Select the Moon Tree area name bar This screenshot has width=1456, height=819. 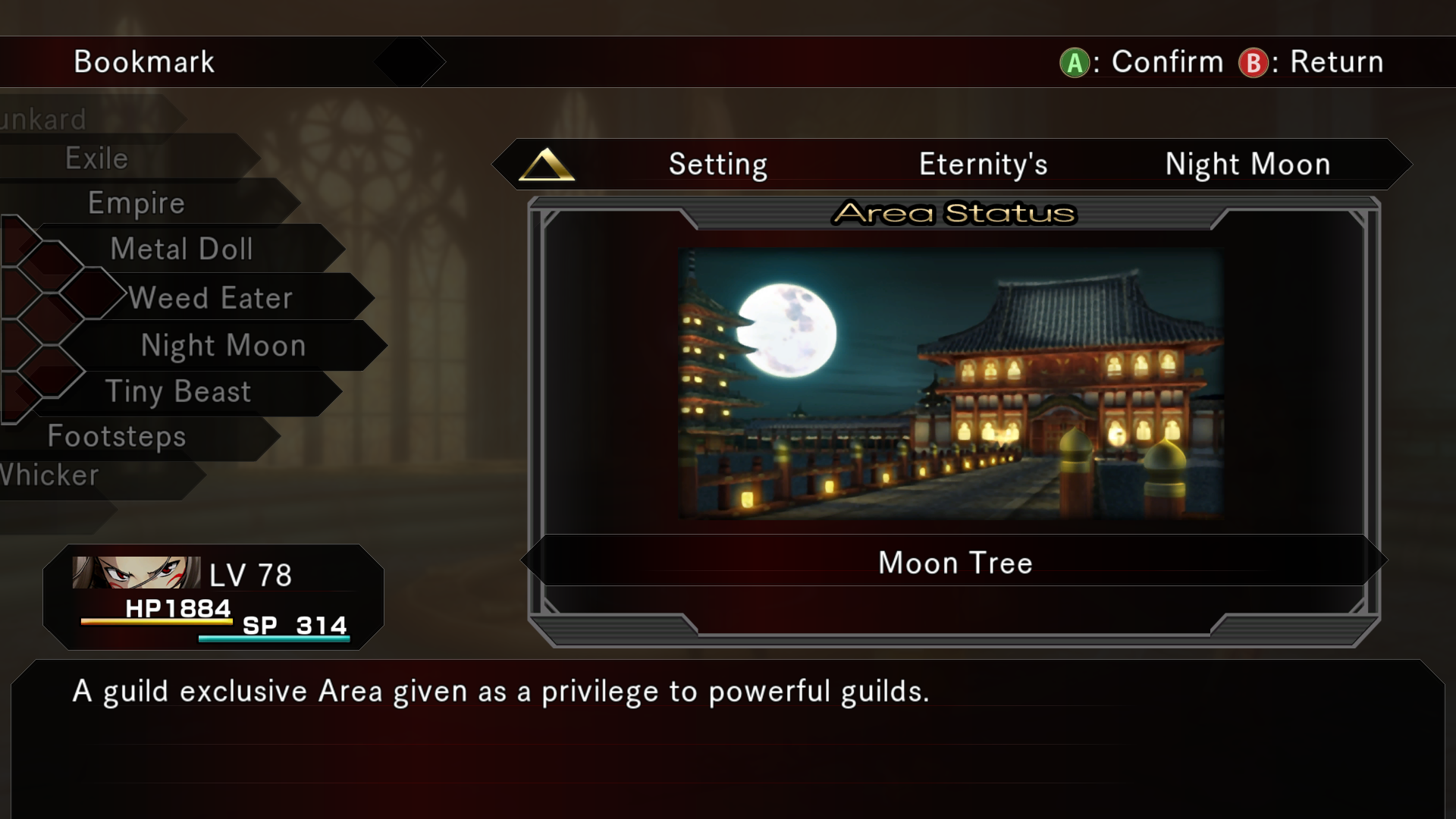[955, 563]
